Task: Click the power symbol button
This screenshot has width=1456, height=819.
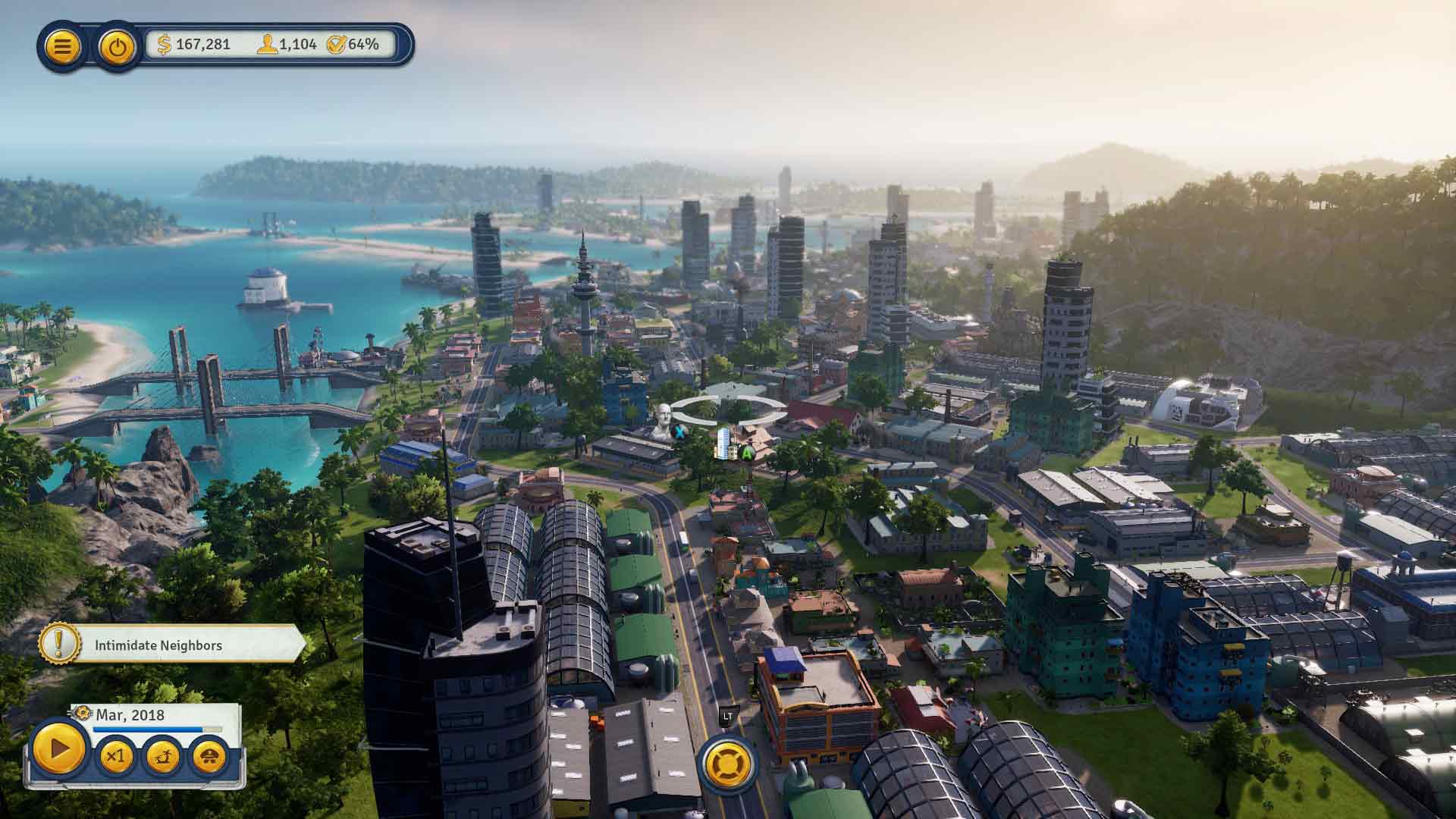Action: pyautogui.click(x=117, y=47)
